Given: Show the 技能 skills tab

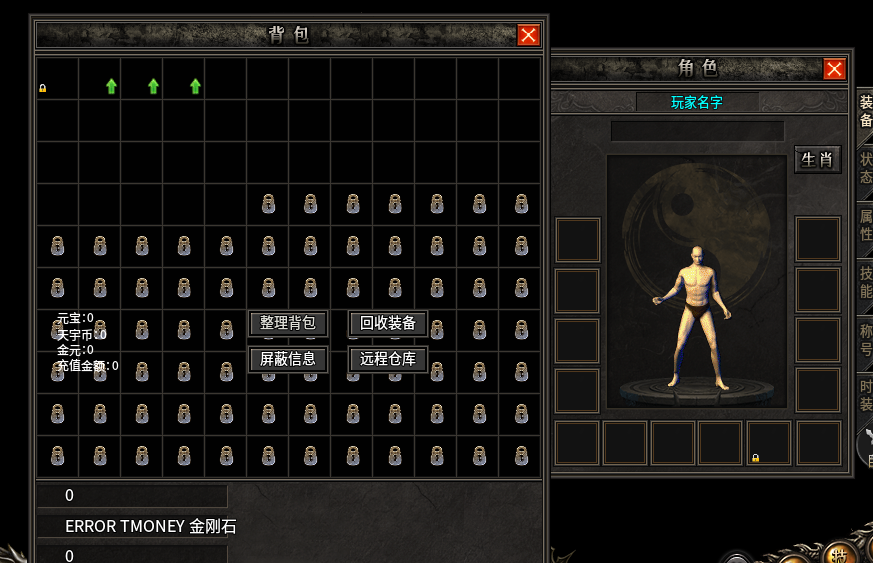Looking at the screenshot, I should pos(865,282).
